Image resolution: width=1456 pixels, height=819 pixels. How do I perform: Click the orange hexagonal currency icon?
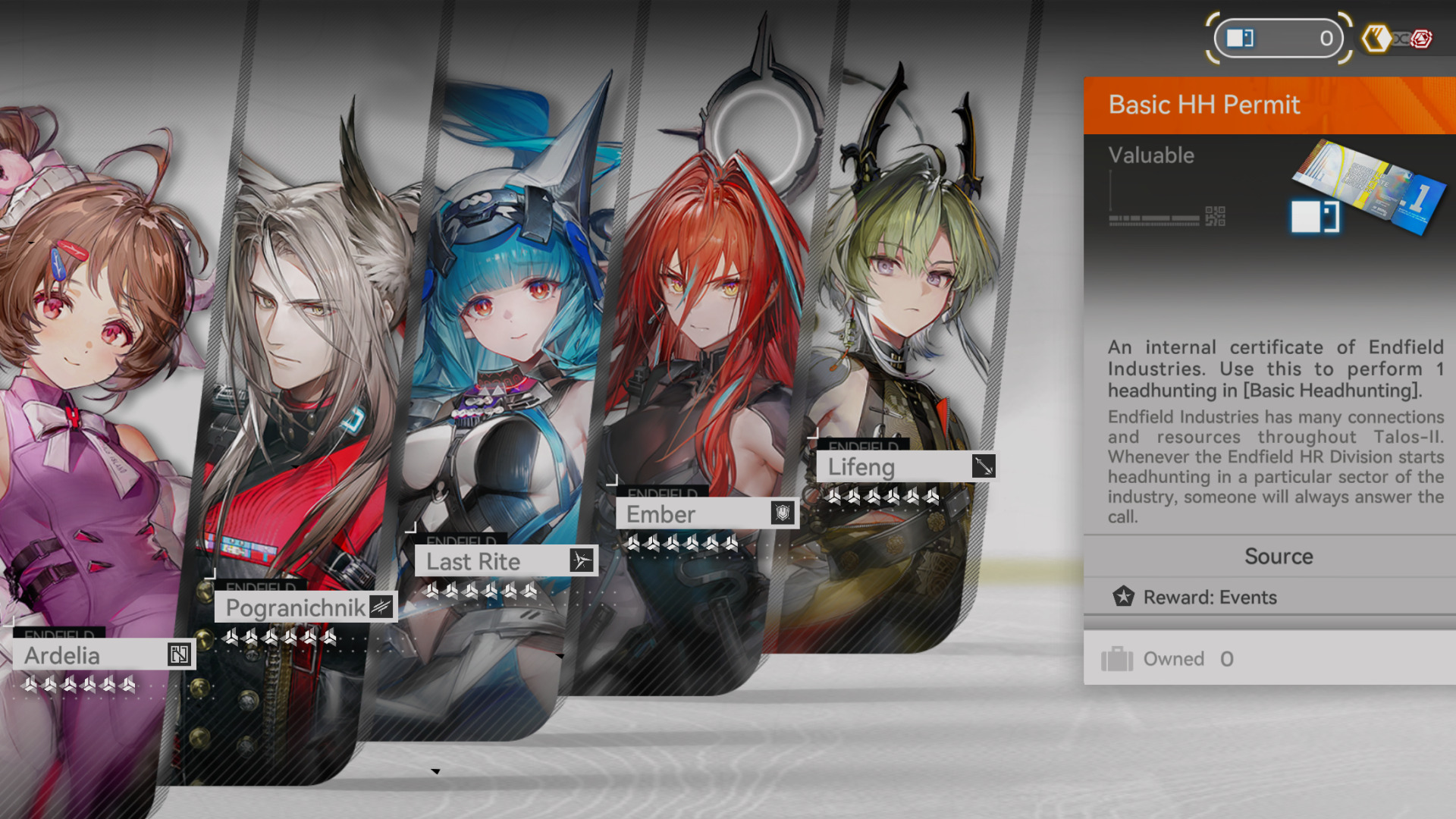1377,38
